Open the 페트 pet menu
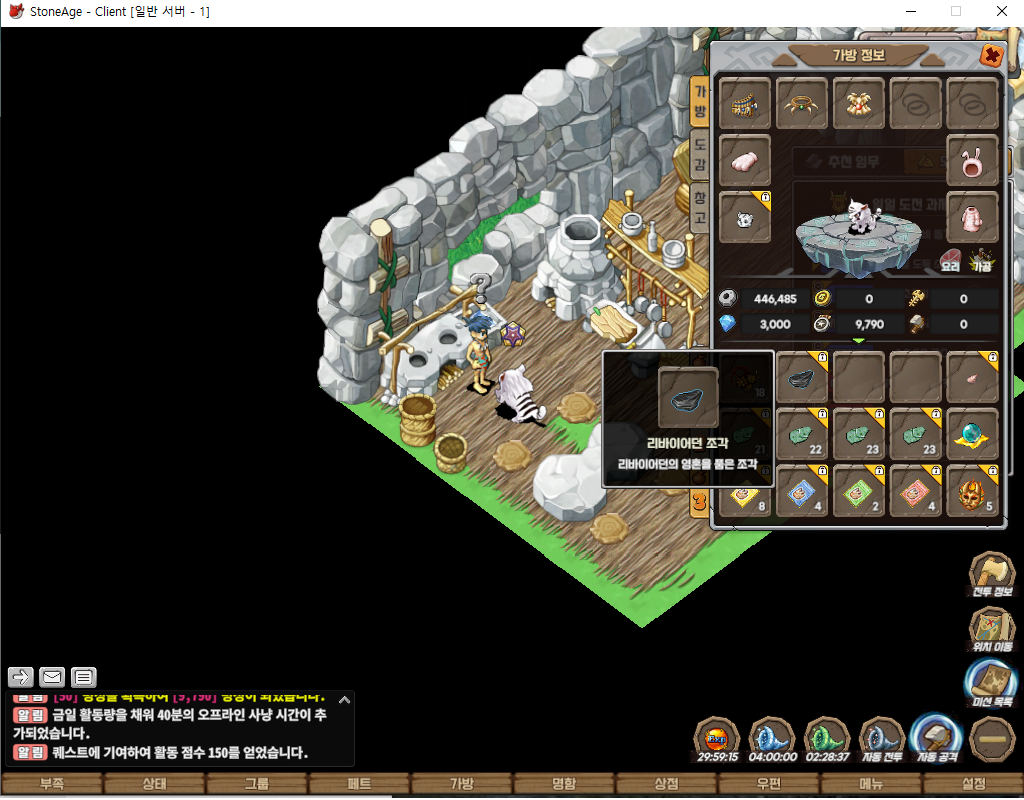The image size is (1024, 800). [359, 784]
